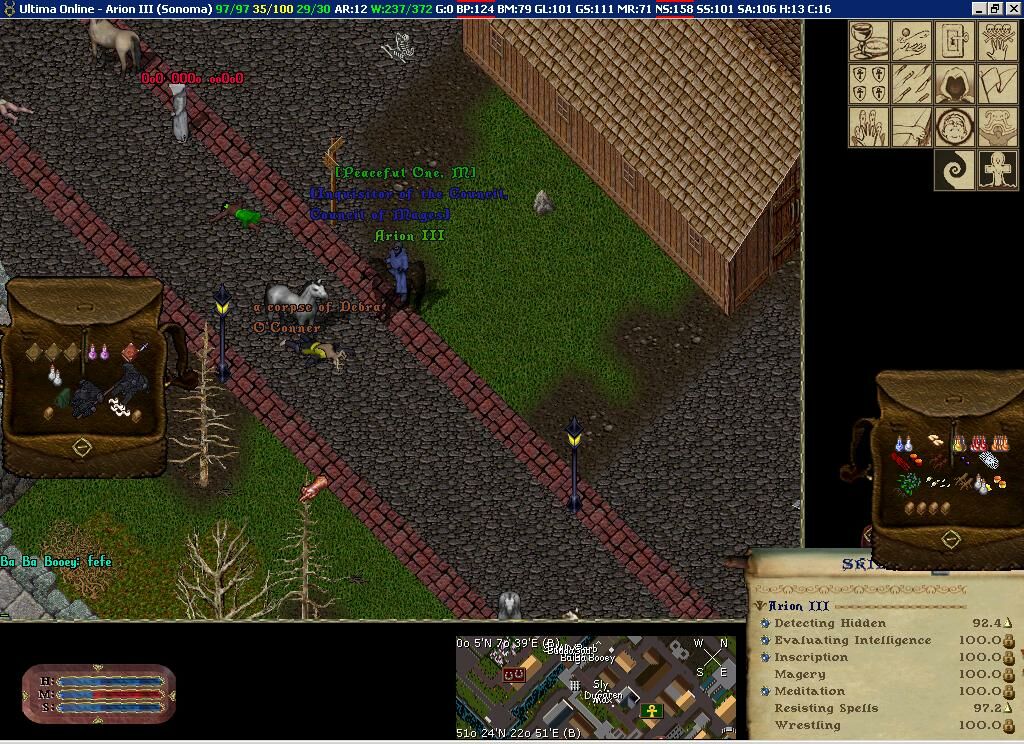
Task: Cast the three-skulls-over-hand spell icon
Action: tap(998, 42)
